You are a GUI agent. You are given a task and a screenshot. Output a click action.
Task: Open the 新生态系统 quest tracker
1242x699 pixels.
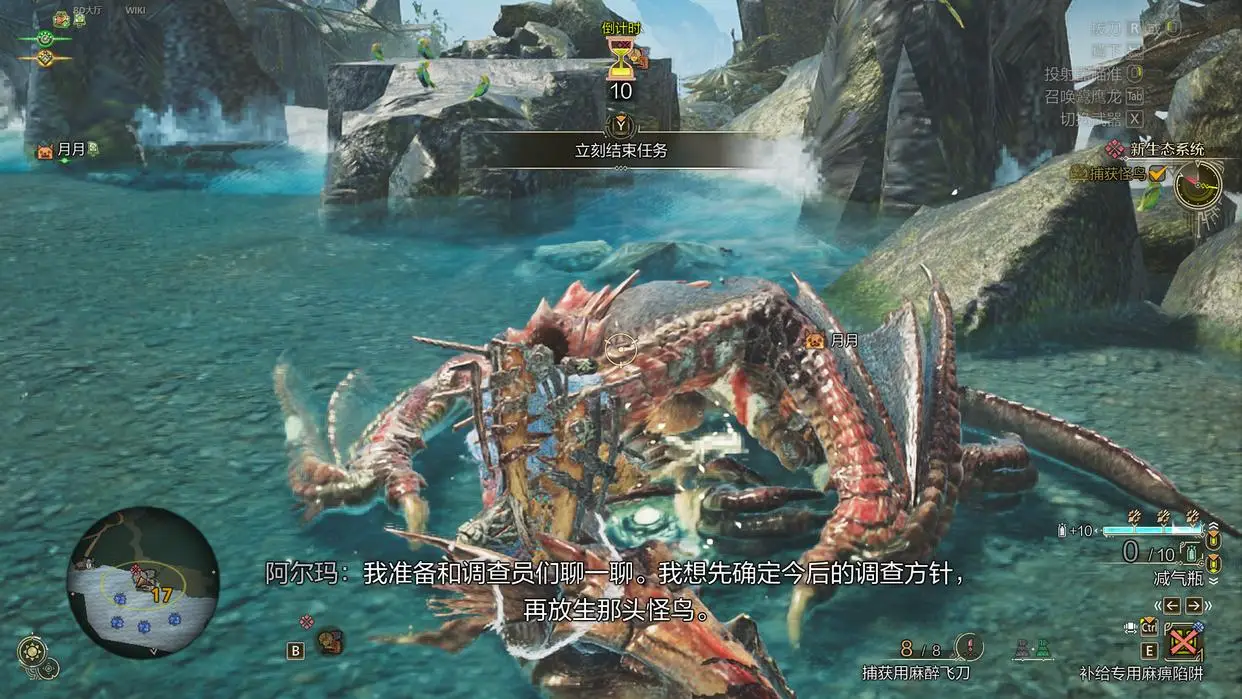[1166, 149]
